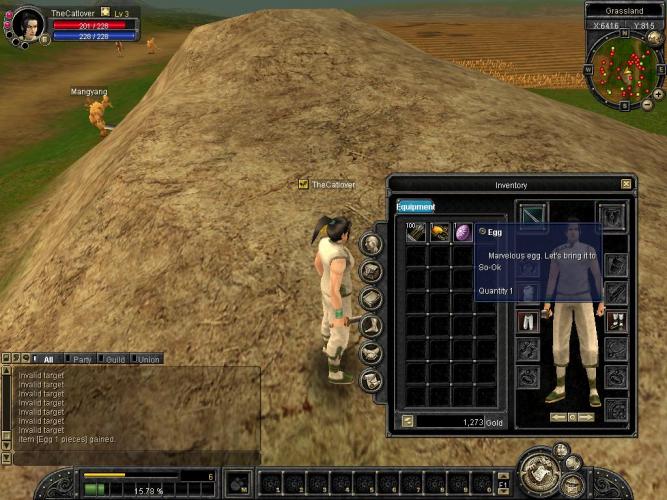Screen dimensions: 667x500
Task: Select the All chat tab
Action: (48, 359)
